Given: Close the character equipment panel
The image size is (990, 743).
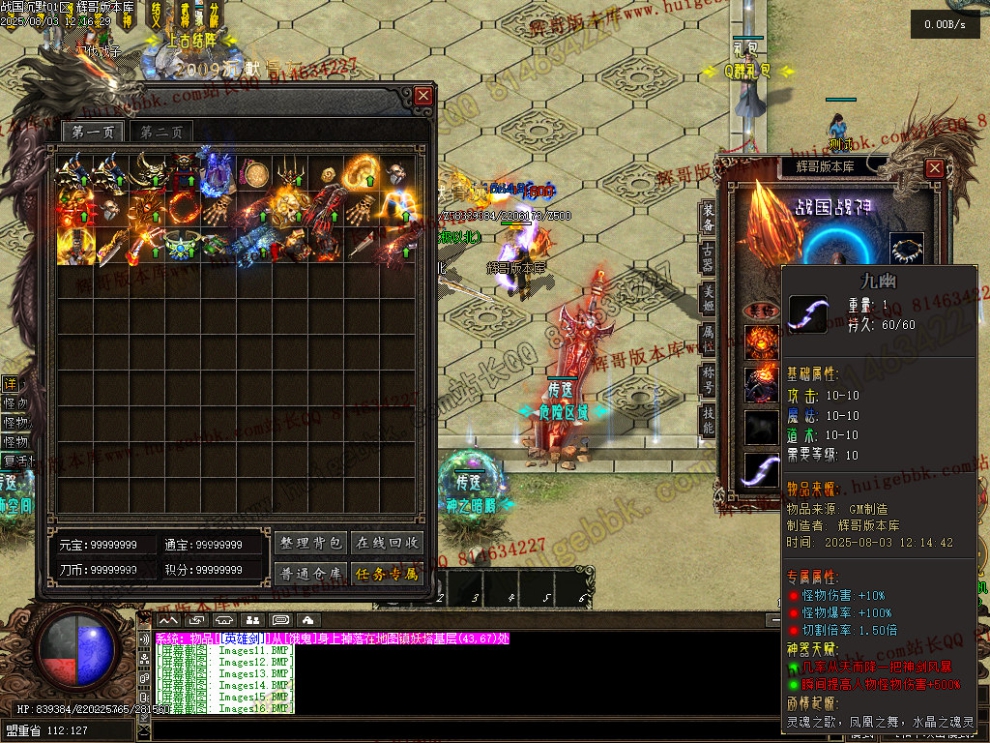Looking at the screenshot, I should 935,168.
